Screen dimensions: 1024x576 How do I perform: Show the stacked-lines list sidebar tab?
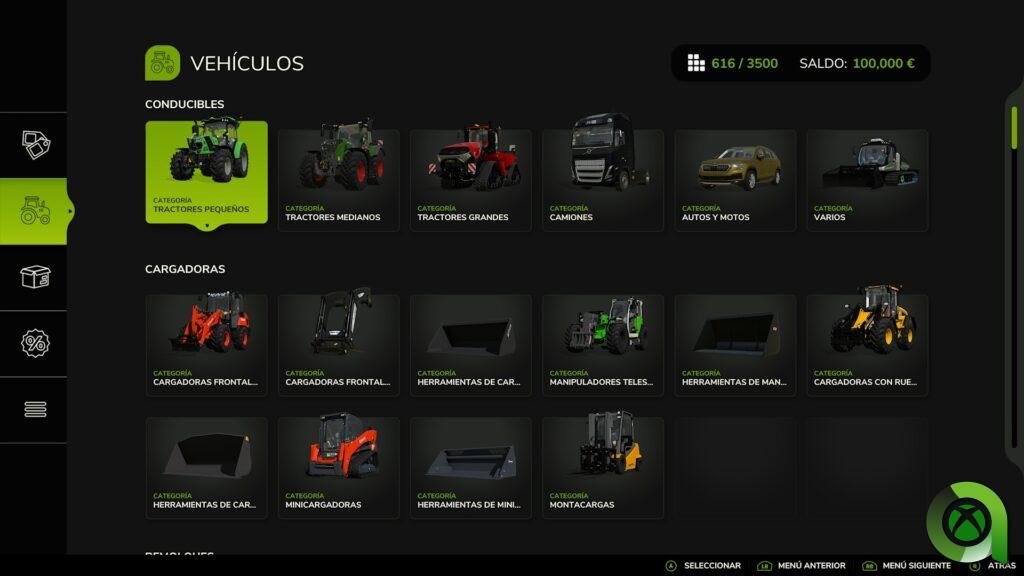pos(35,409)
